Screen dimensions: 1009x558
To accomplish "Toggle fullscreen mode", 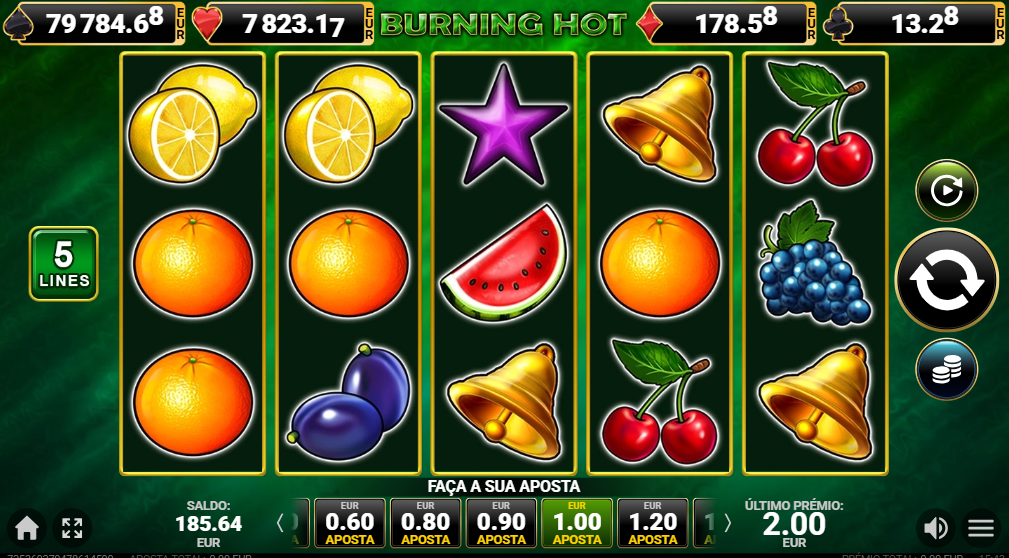I will (x=72, y=527).
